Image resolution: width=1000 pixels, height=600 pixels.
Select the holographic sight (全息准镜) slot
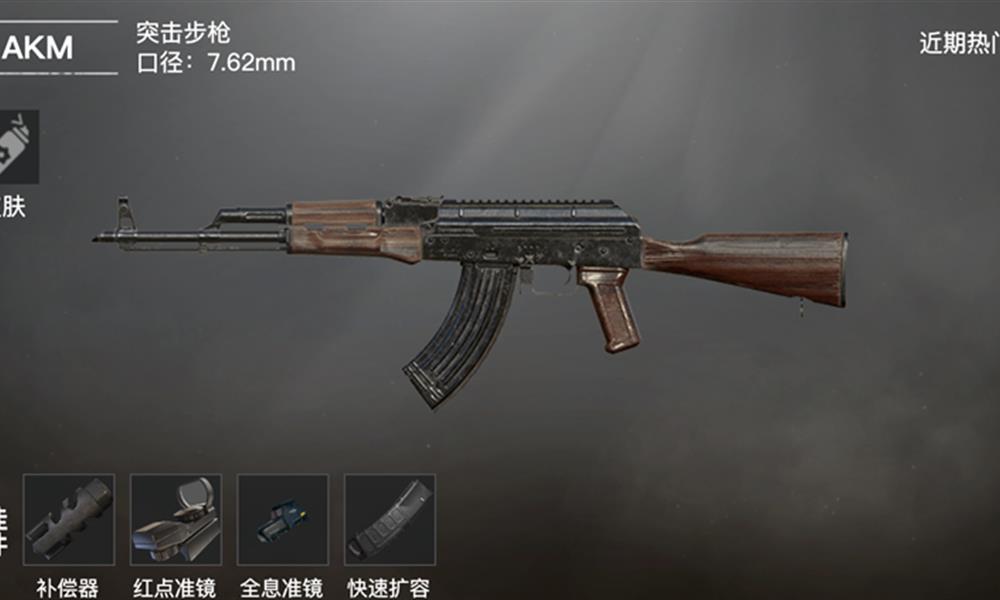[282, 519]
